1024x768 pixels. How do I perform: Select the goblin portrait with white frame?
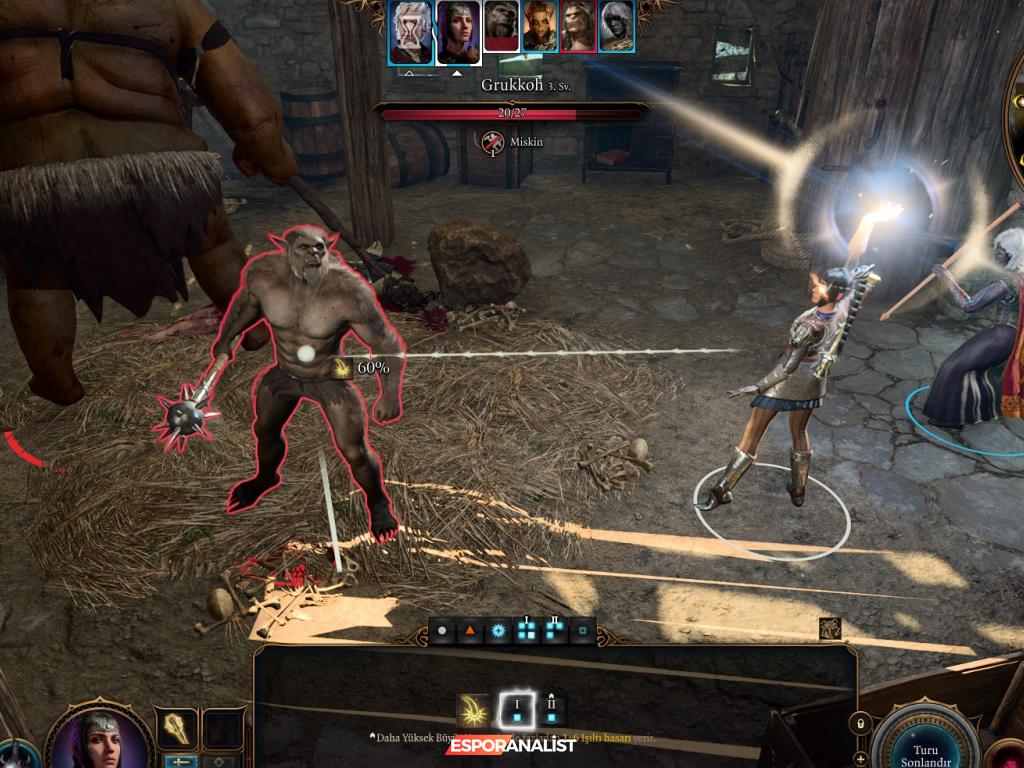501,26
